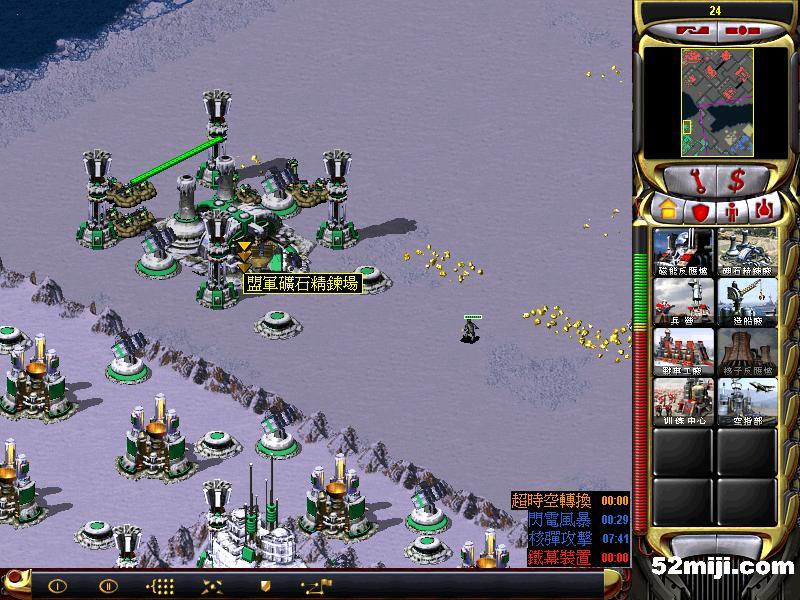
Task: Build the 戰車工廠 war factory
Action: pos(683,351)
